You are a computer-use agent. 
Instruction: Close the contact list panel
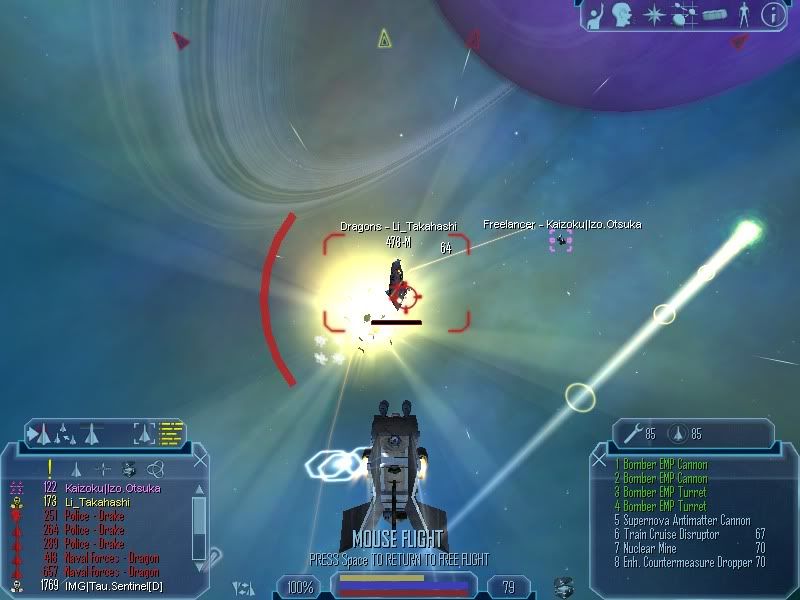coord(202,459)
